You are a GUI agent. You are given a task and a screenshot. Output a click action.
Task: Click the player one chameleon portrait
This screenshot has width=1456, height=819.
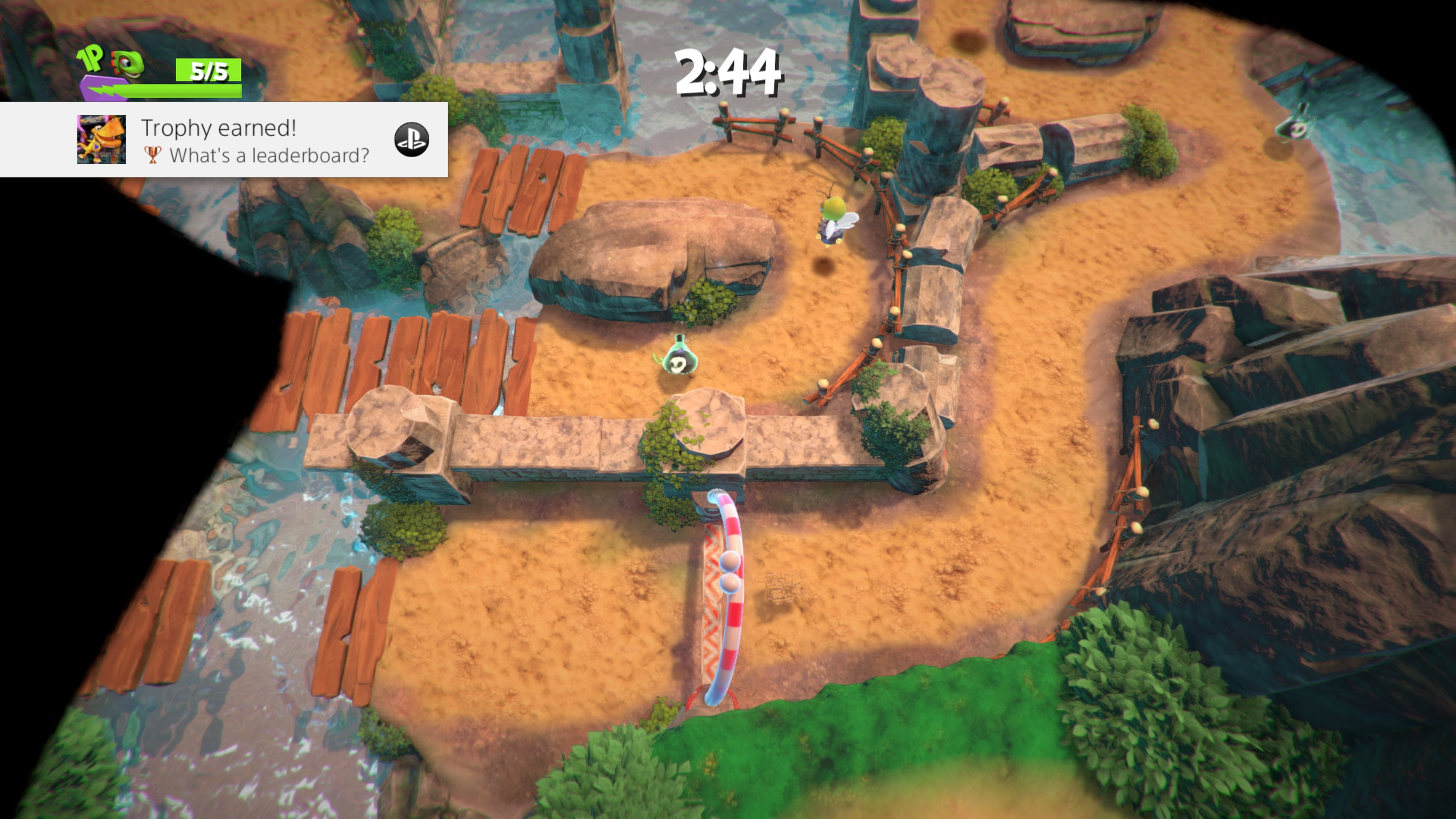(x=128, y=65)
